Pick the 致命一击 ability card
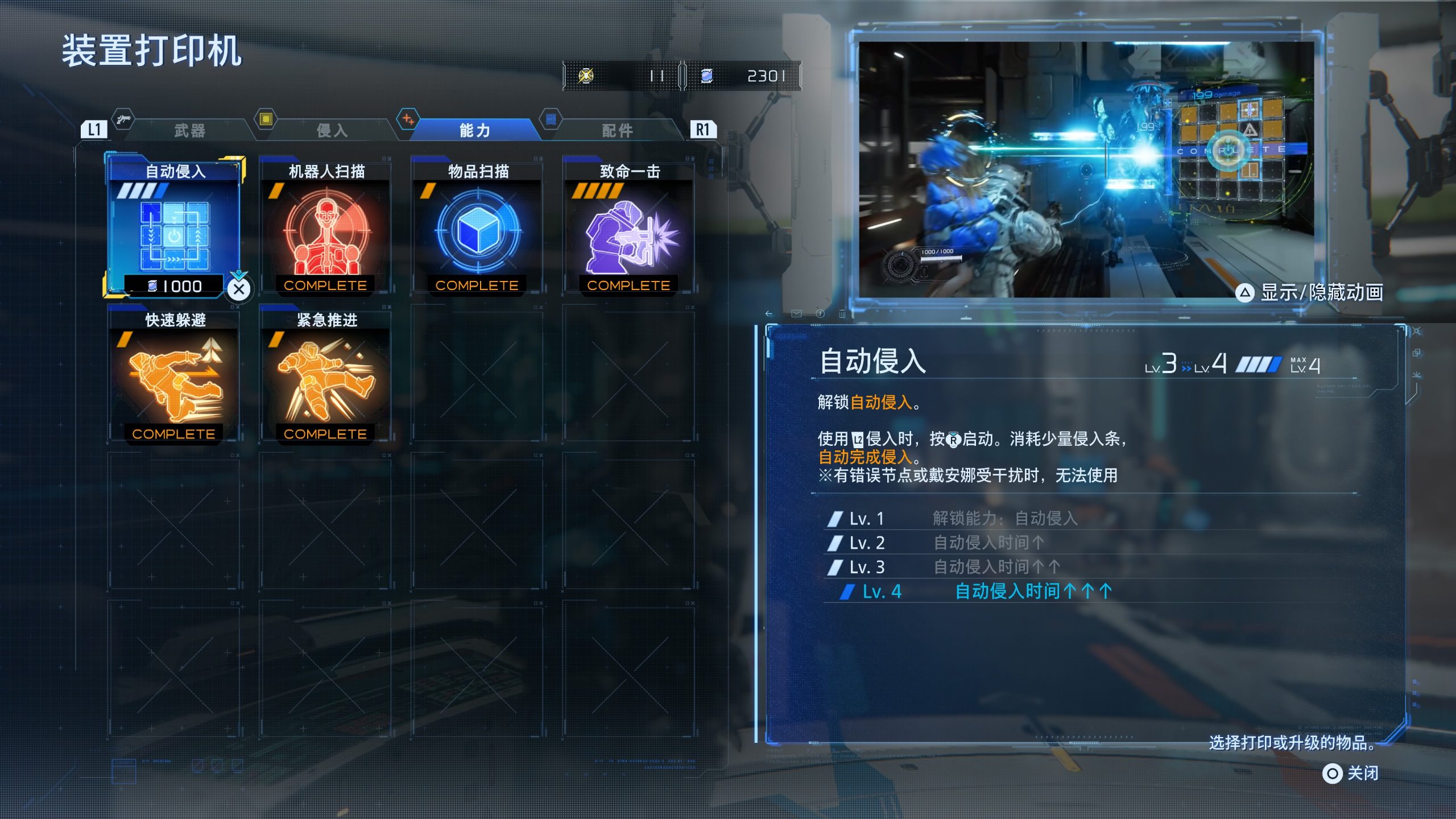The image size is (1456, 819). click(x=628, y=227)
